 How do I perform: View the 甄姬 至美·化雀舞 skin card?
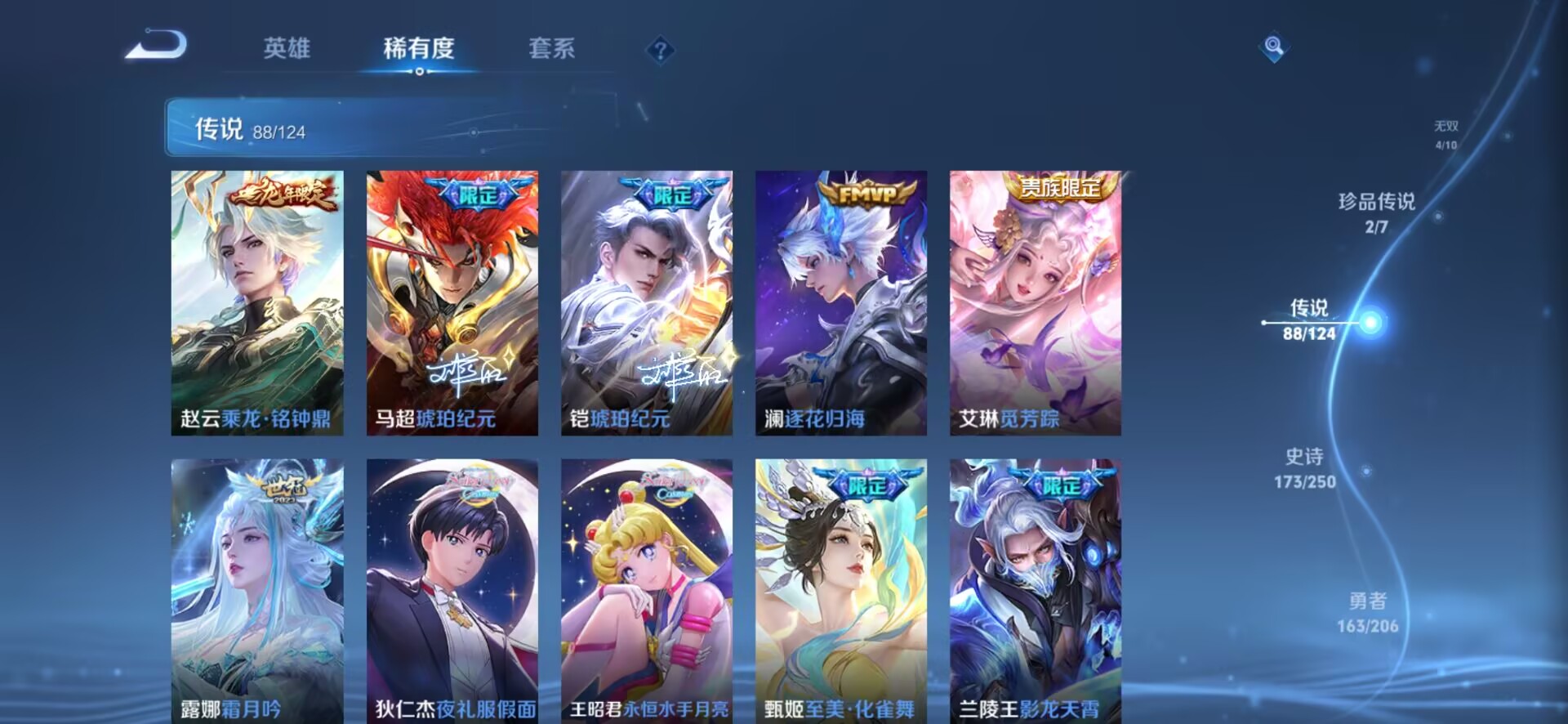pos(840,590)
